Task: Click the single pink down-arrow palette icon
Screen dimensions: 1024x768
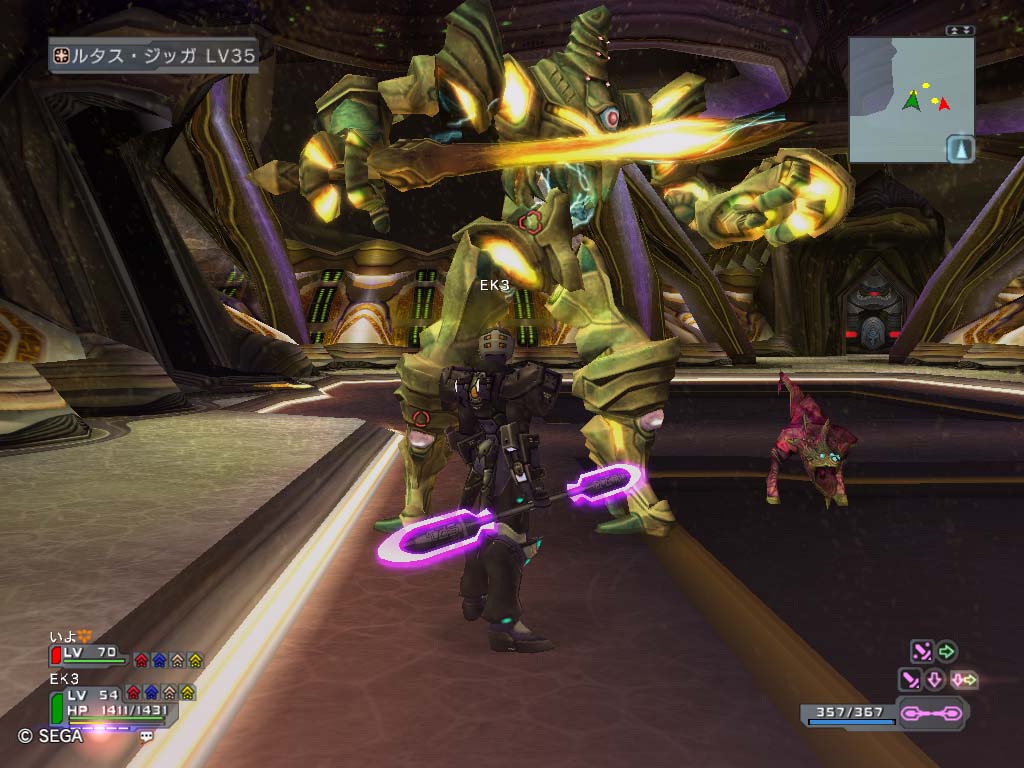Action: click(936, 680)
